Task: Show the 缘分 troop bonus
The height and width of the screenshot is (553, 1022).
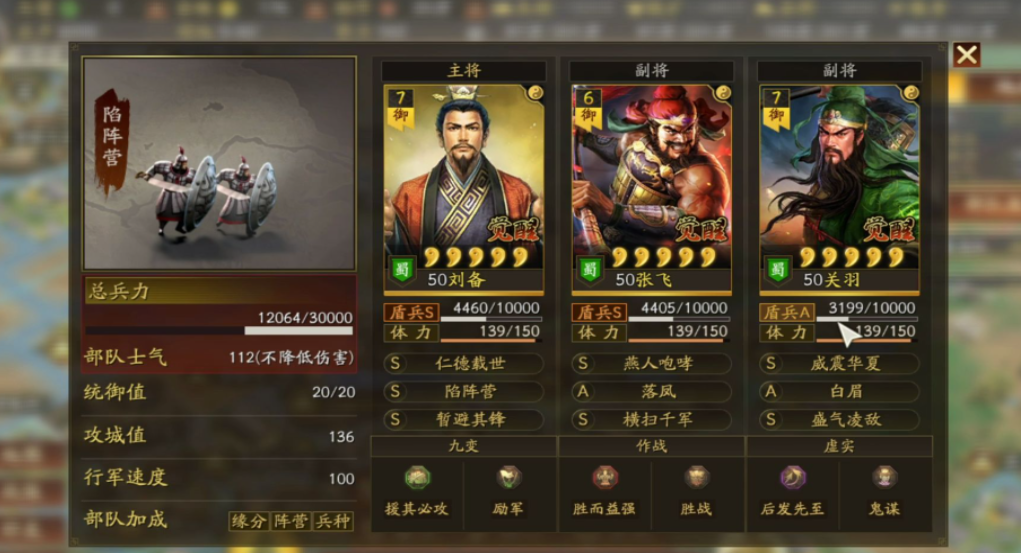Action: click(x=249, y=521)
